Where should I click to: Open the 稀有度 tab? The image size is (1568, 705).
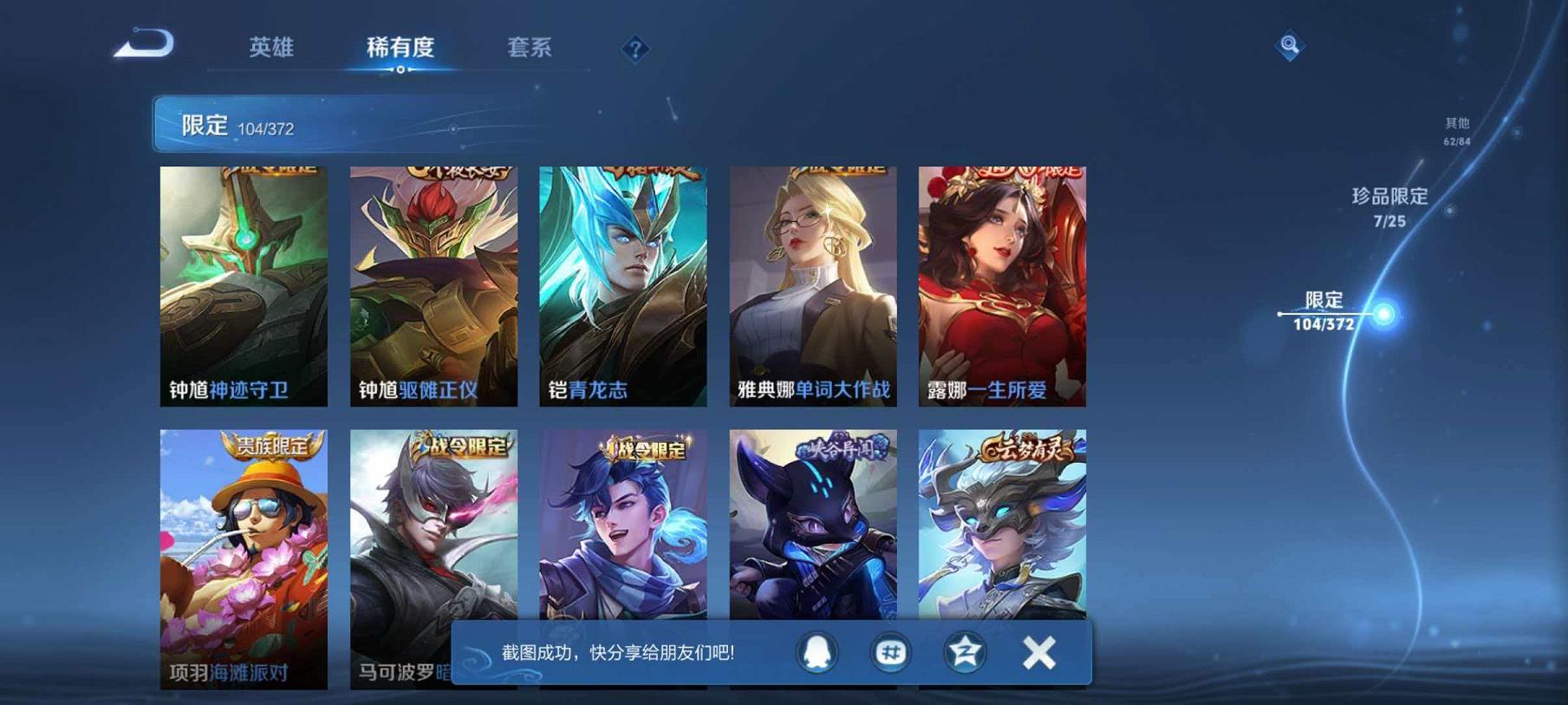(403, 49)
